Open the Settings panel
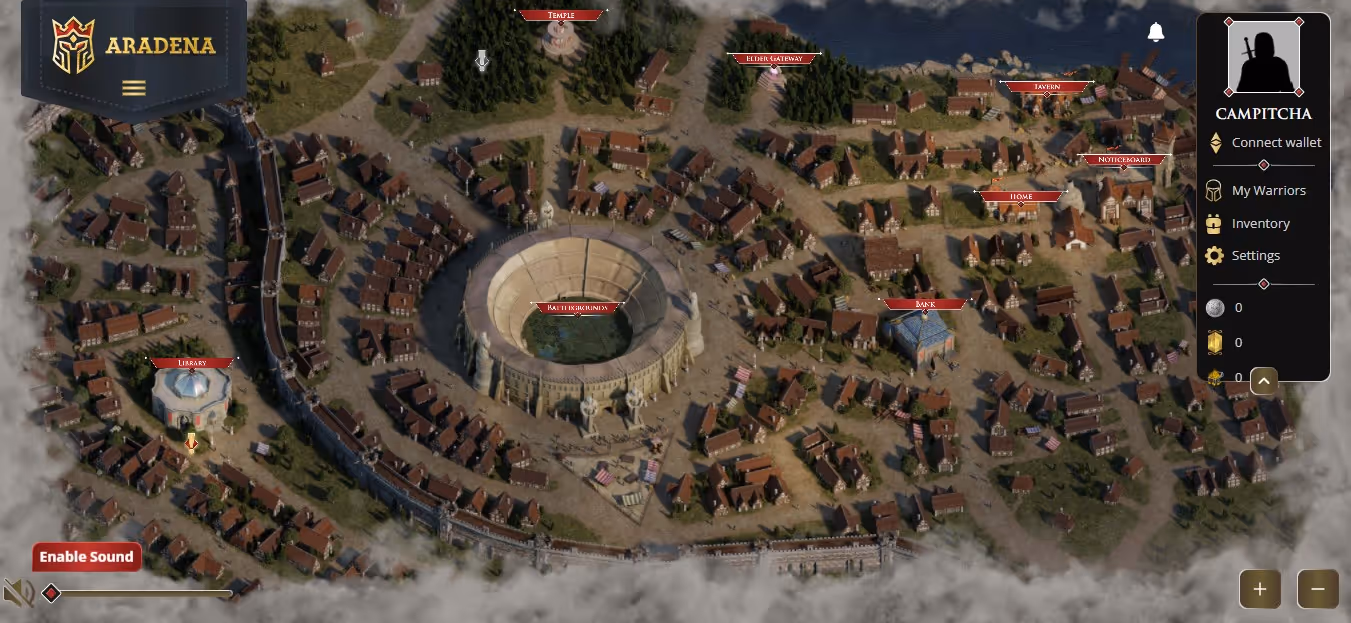Screen dimensions: 1351x623 1255,256
